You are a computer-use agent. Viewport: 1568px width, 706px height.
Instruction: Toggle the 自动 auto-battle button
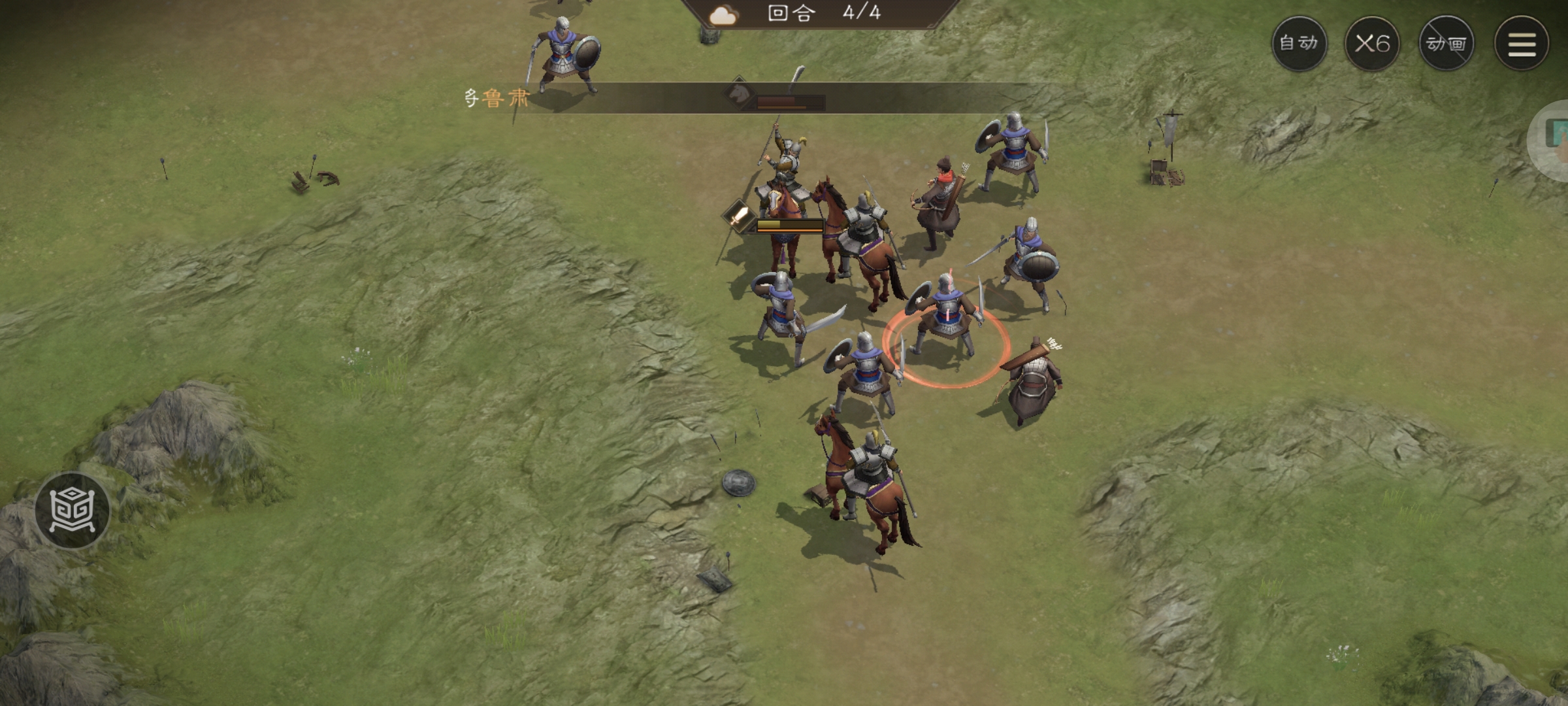click(x=1299, y=44)
